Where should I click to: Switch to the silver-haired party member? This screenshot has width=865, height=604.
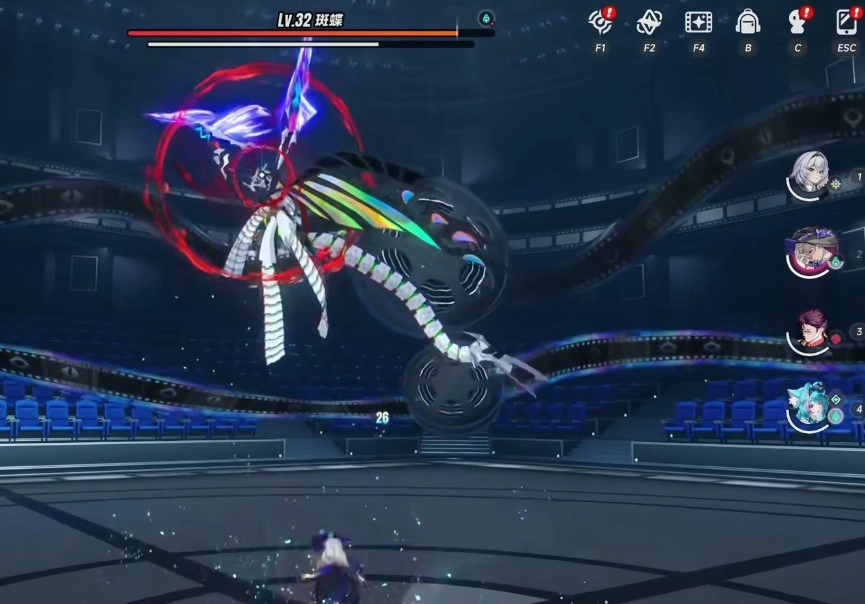click(x=808, y=175)
